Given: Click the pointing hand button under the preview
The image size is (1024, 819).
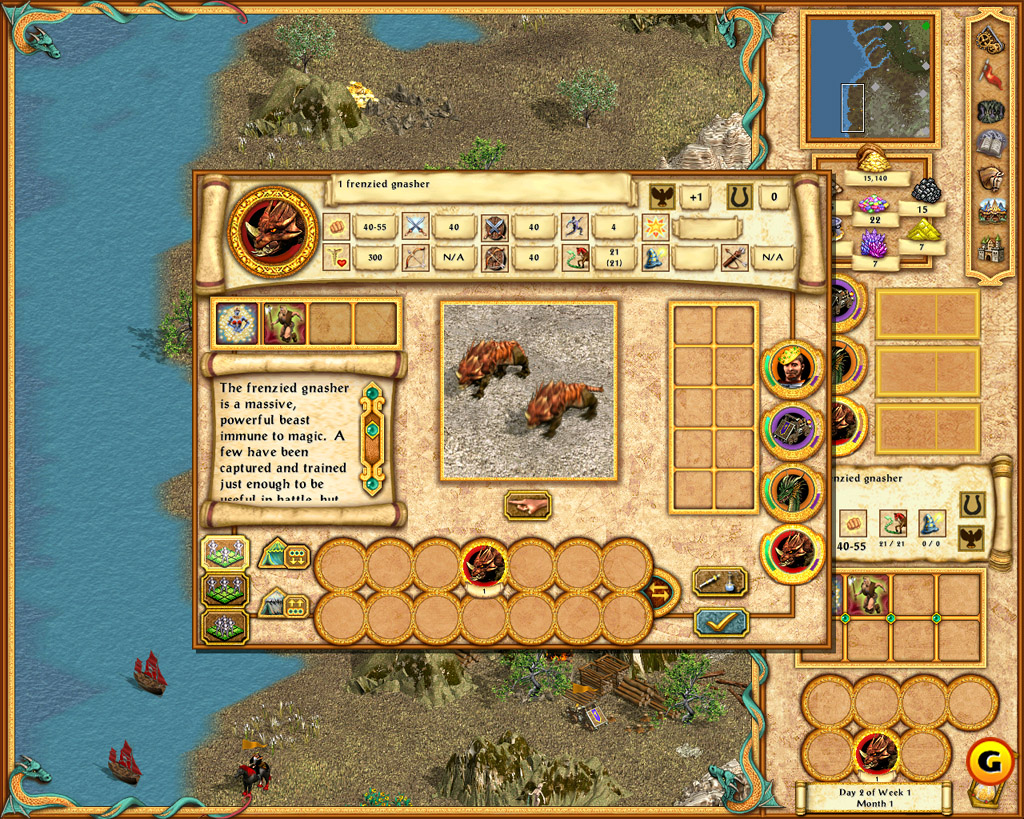Looking at the screenshot, I should coord(527,505).
